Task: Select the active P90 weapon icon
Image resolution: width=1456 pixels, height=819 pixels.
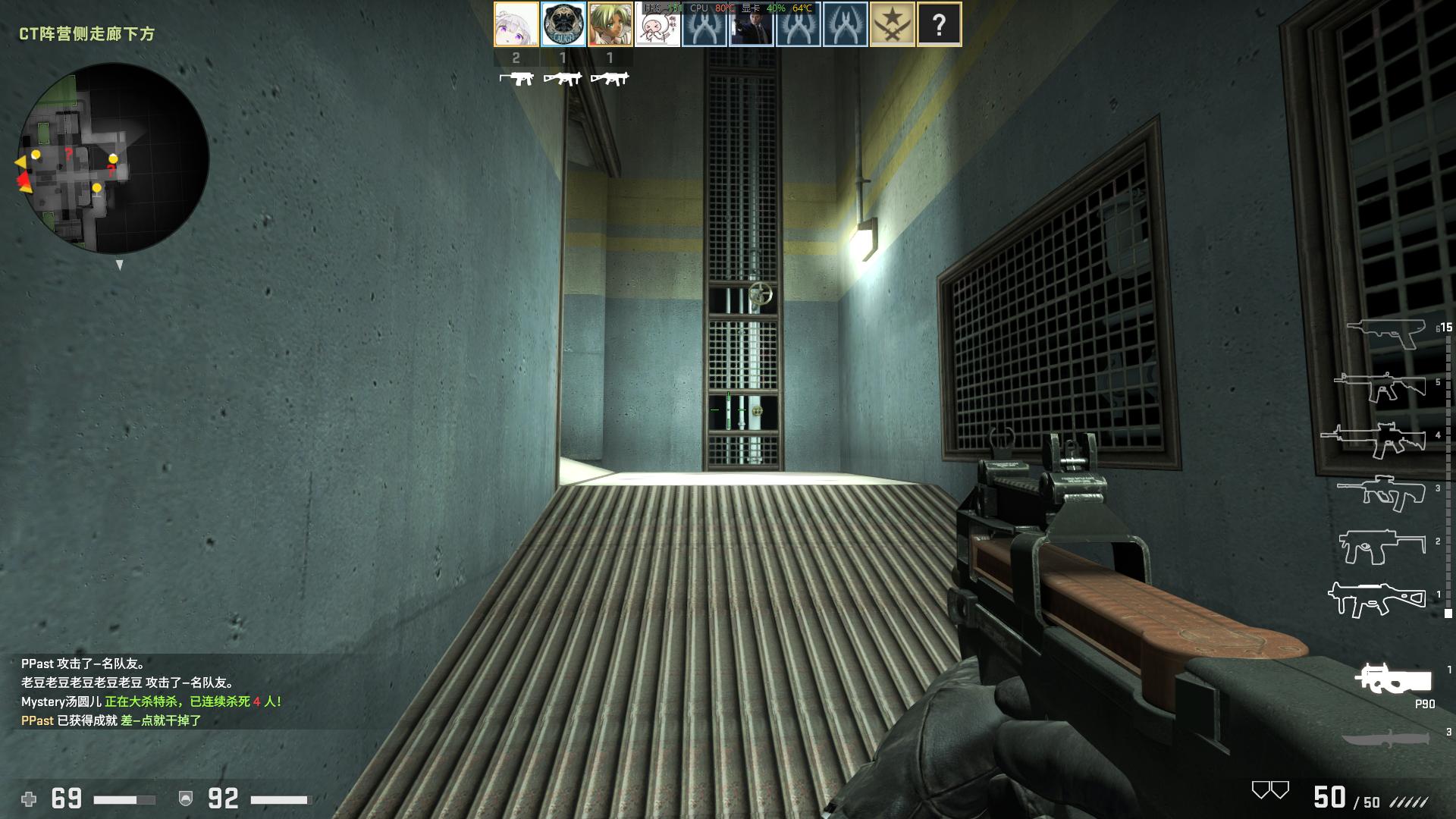Action: click(1393, 679)
